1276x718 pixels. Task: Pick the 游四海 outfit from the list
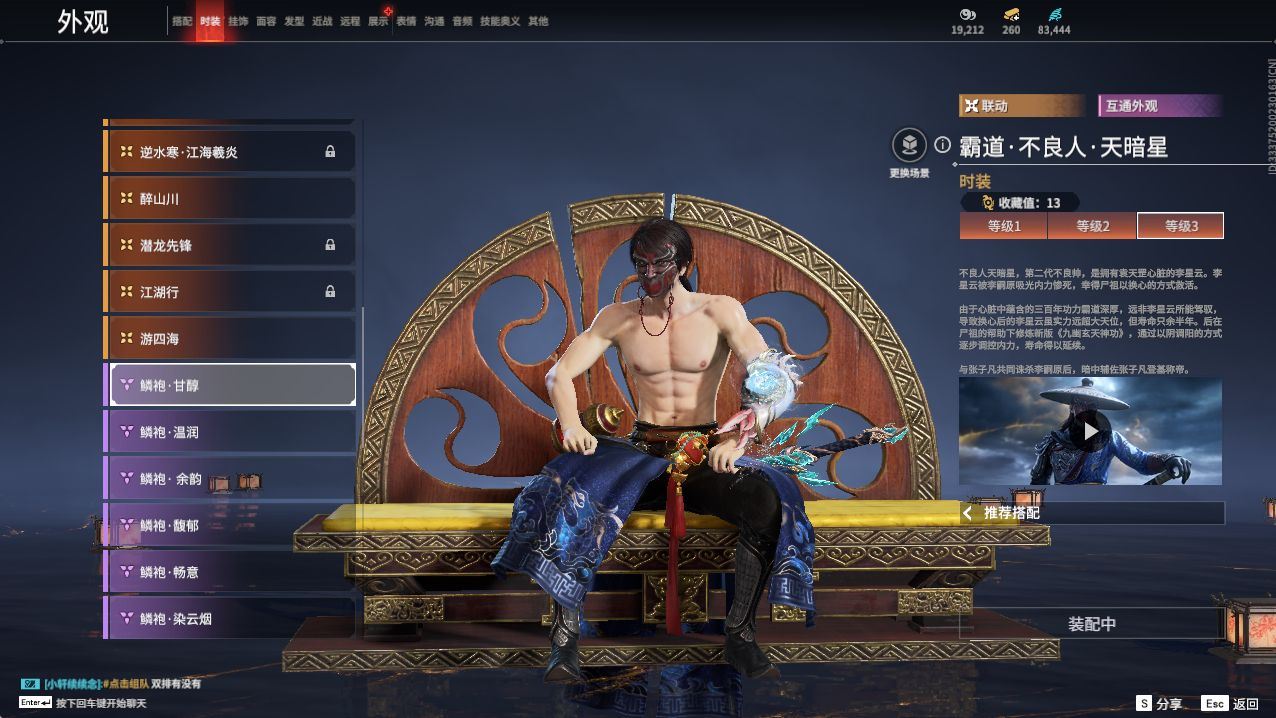[x=230, y=339]
